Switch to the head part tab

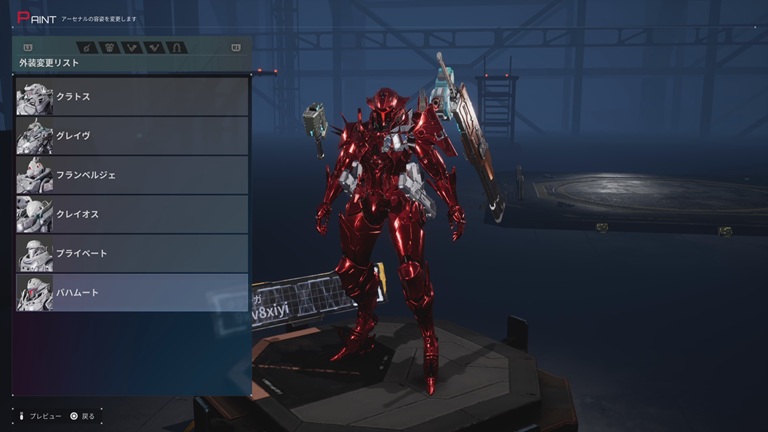click(87, 47)
